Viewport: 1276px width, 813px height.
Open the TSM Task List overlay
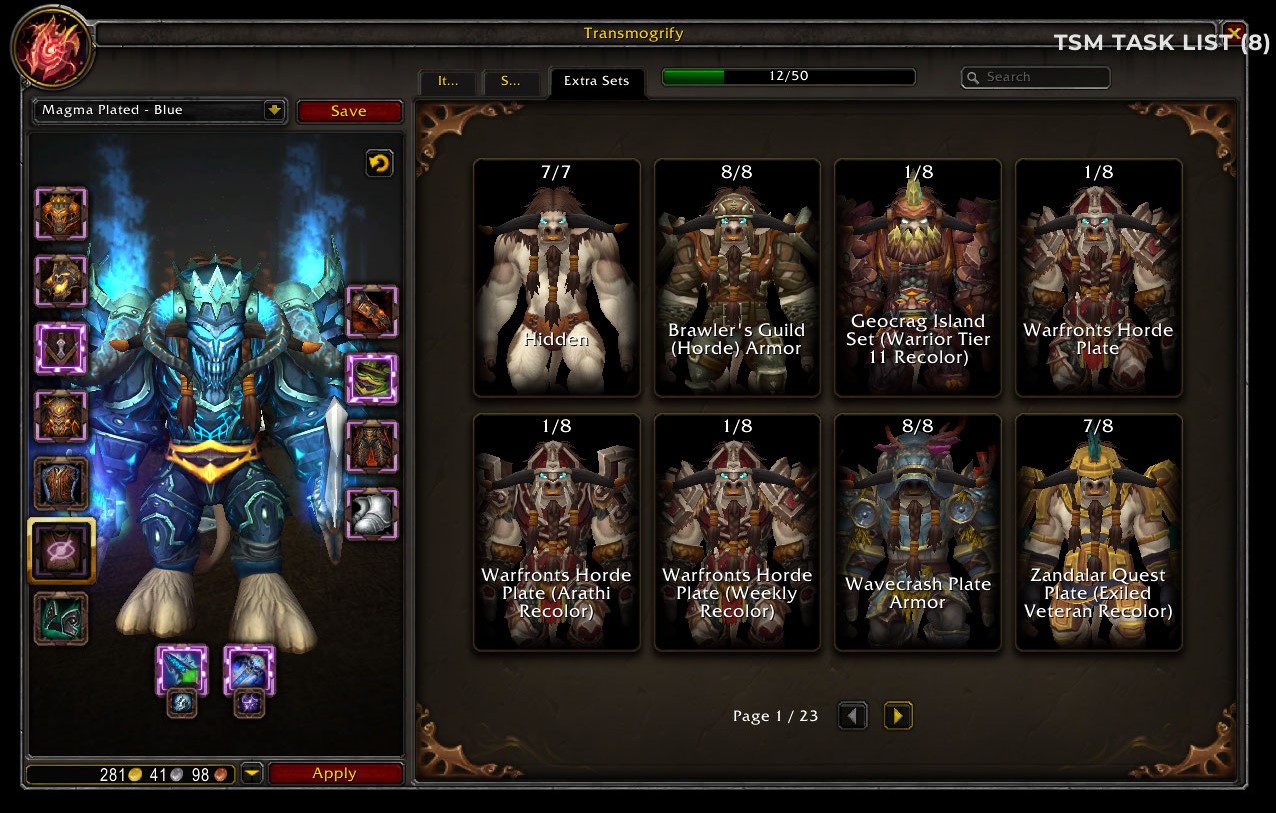tap(1161, 42)
